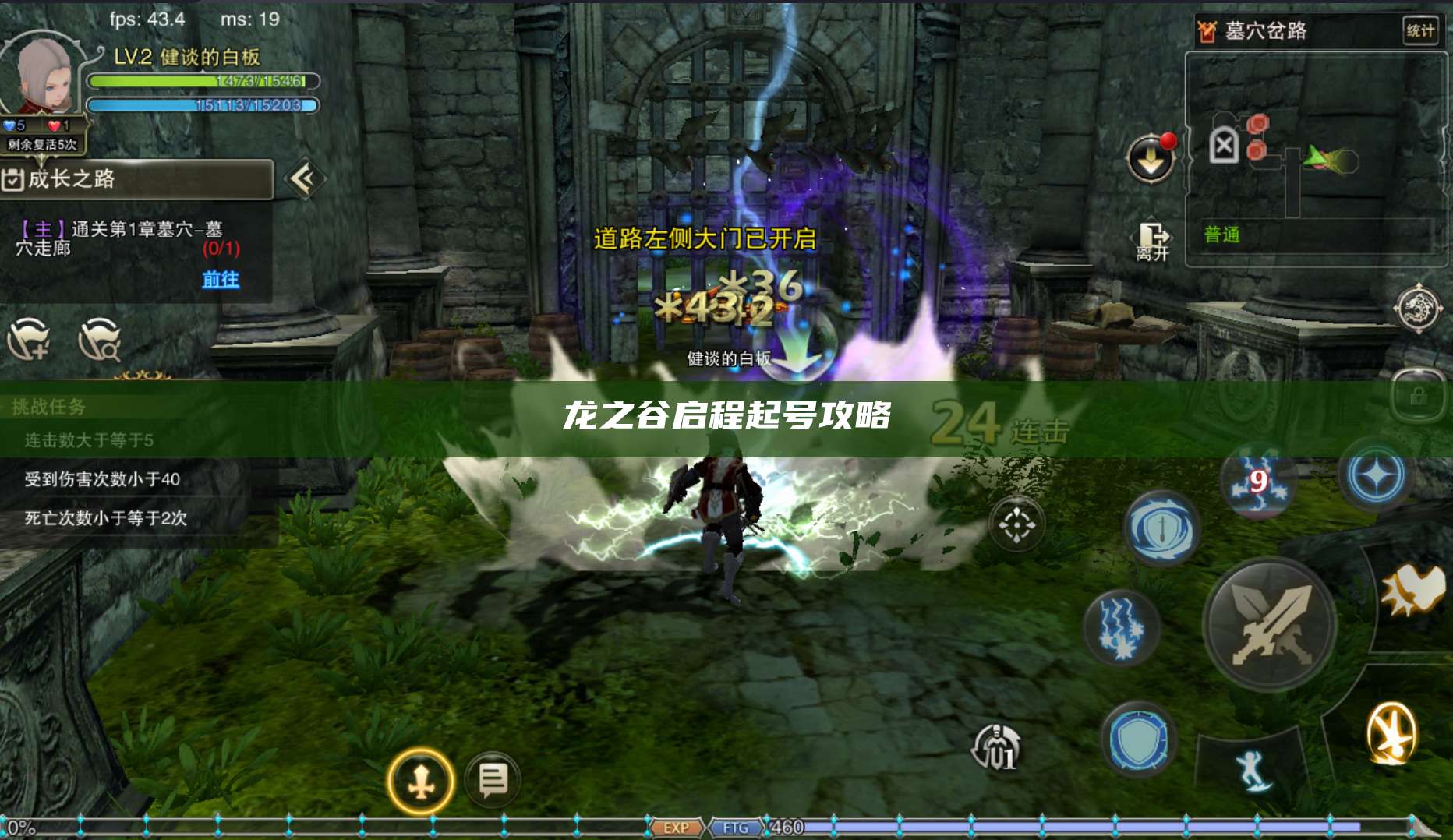Click the 前往 go-to quest link
The height and width of the screenshot is (840, 1453).
pyautogui.click(x=220, y=281)
